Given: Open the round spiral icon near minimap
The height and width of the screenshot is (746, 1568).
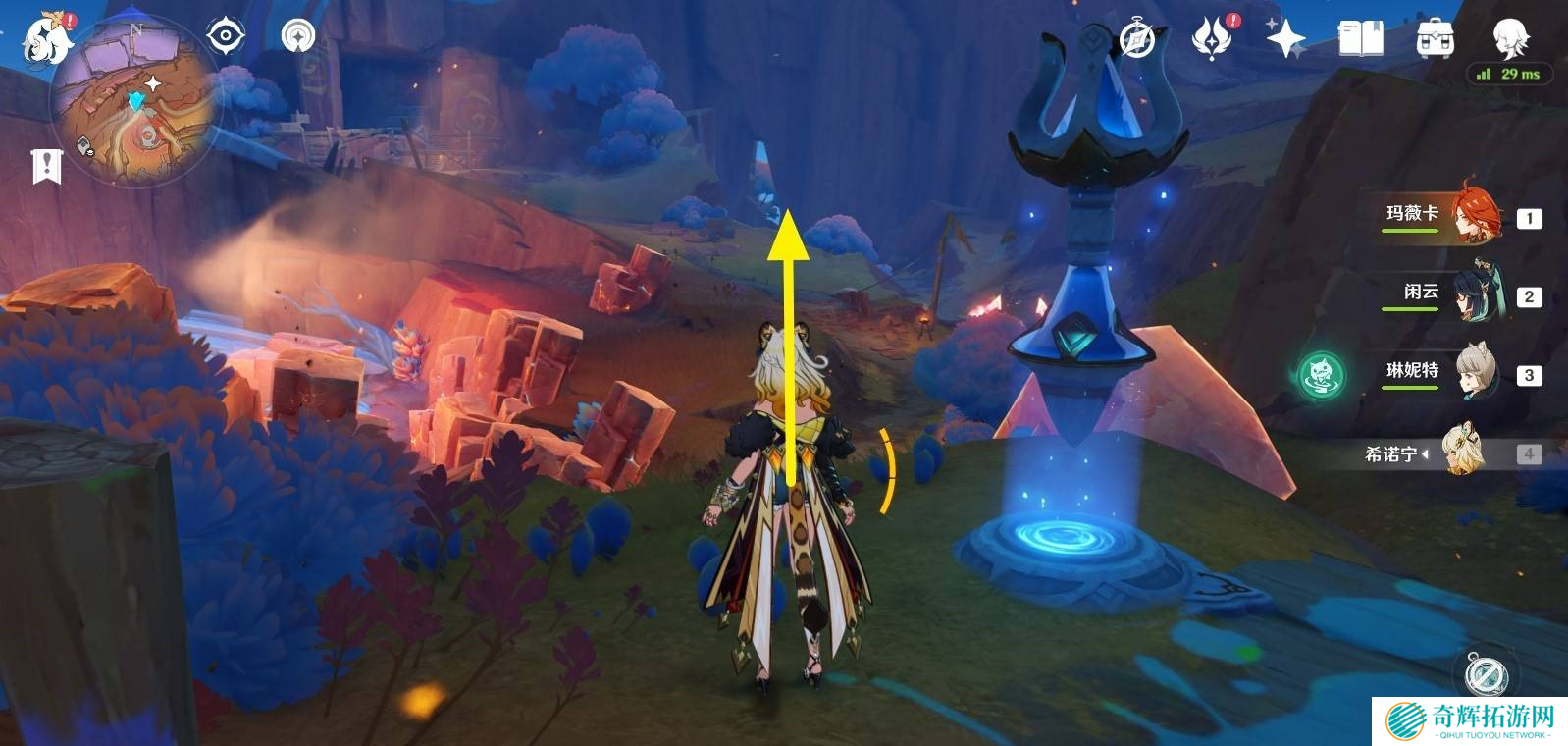Looking at the screenshot, I should [x=297, y=37].
